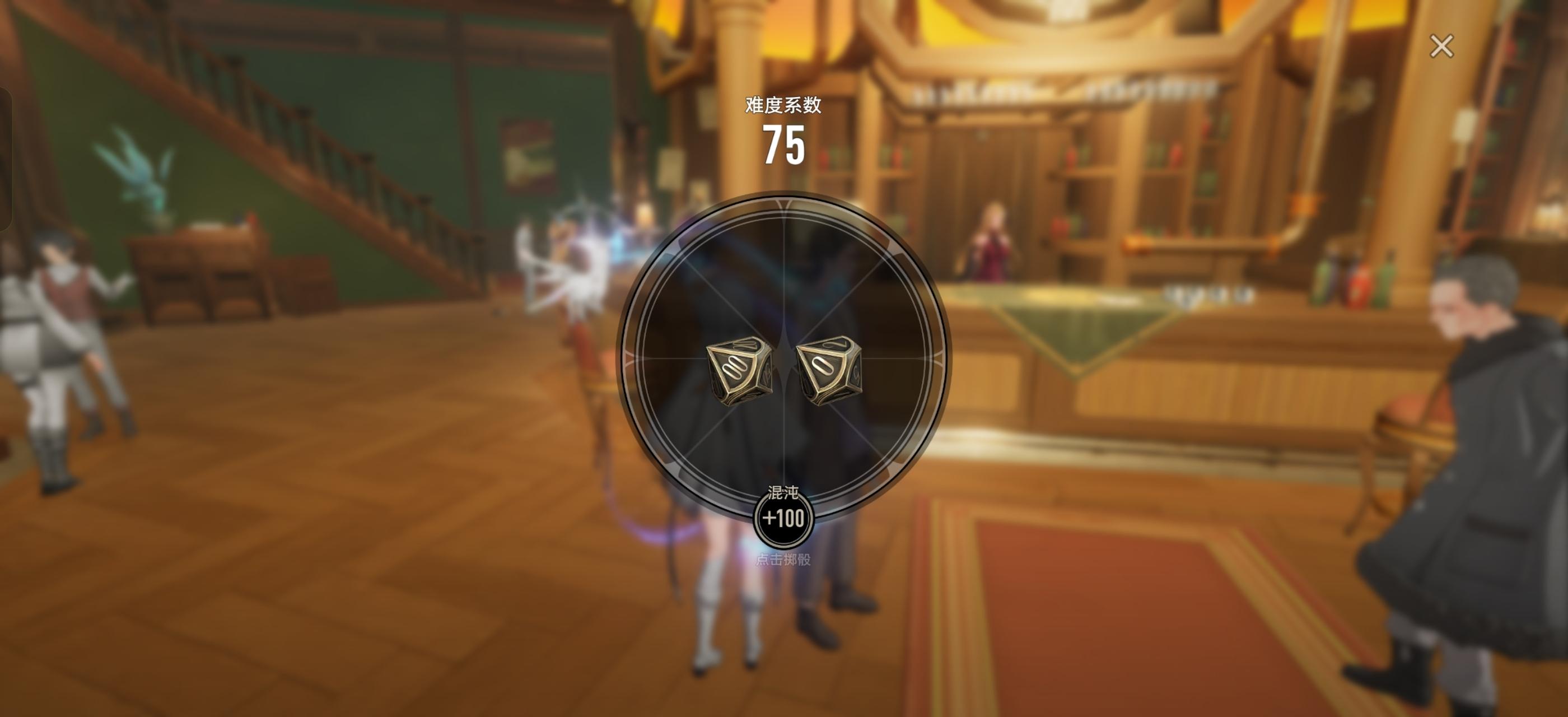Close the dice roll screen
This screenshot has width=1568, height=717.
click(1441, 46)
